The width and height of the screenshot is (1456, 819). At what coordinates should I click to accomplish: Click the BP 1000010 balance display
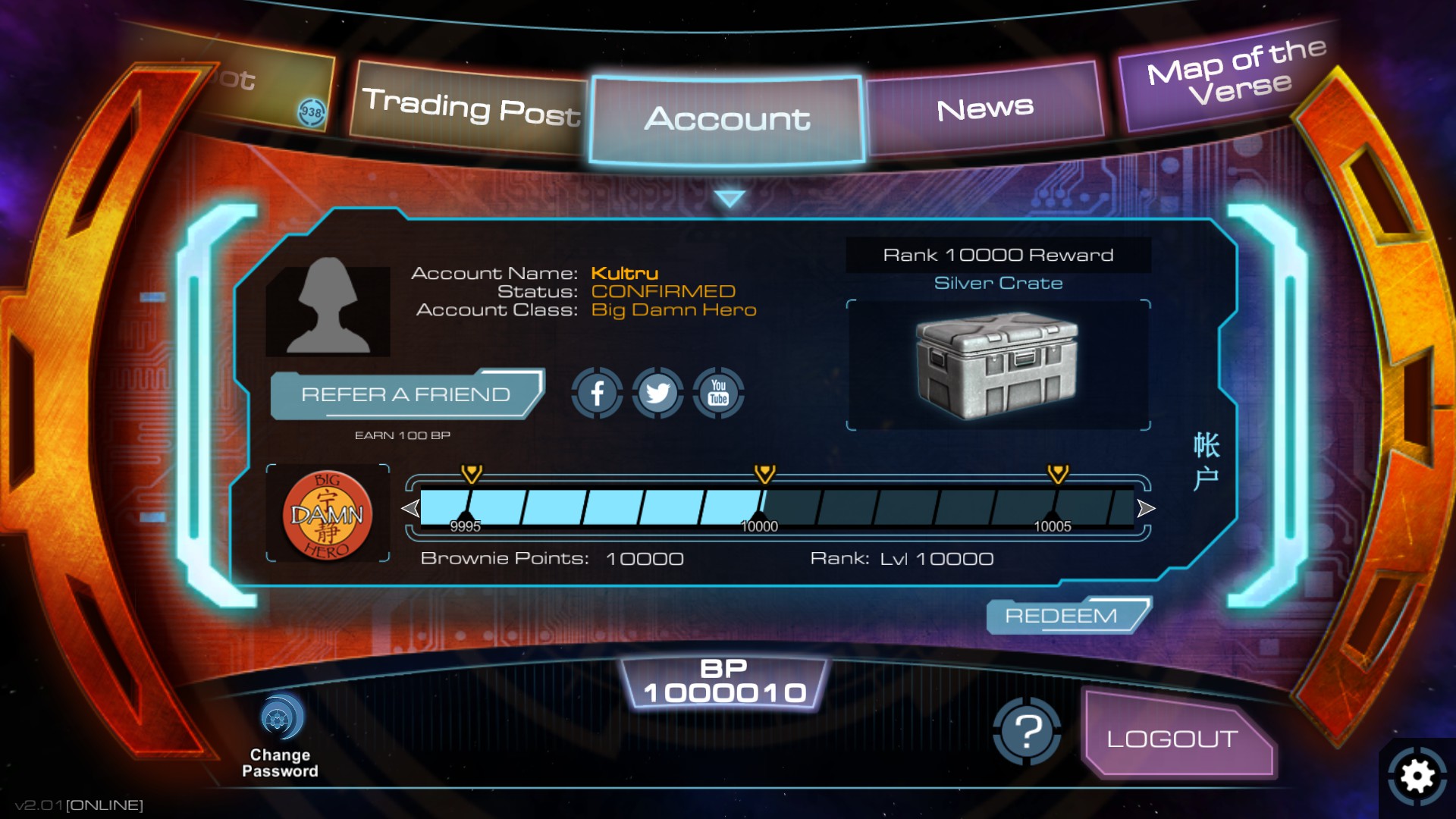725,681
